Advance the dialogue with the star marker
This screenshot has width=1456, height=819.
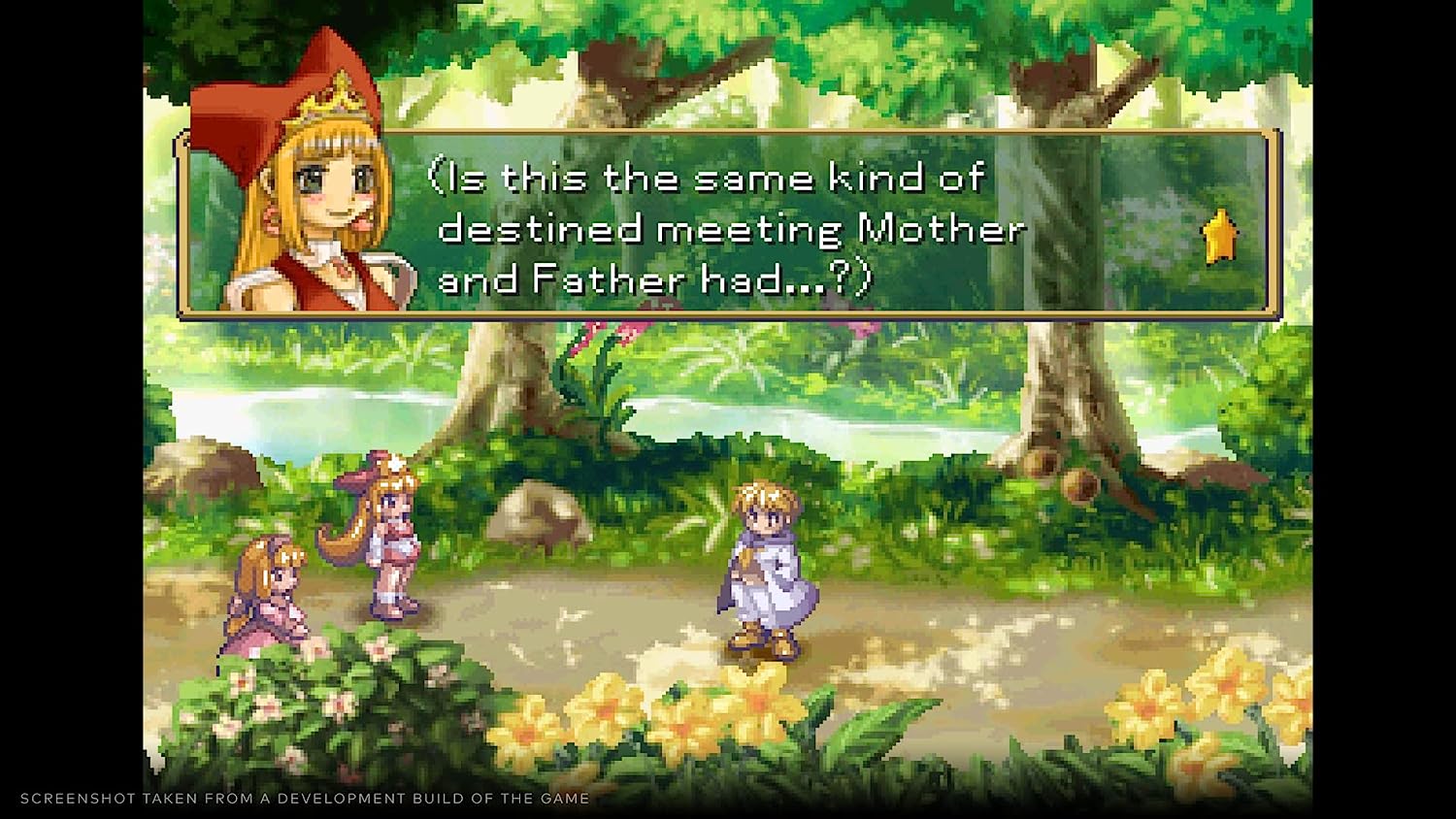tap(1221, 235)
